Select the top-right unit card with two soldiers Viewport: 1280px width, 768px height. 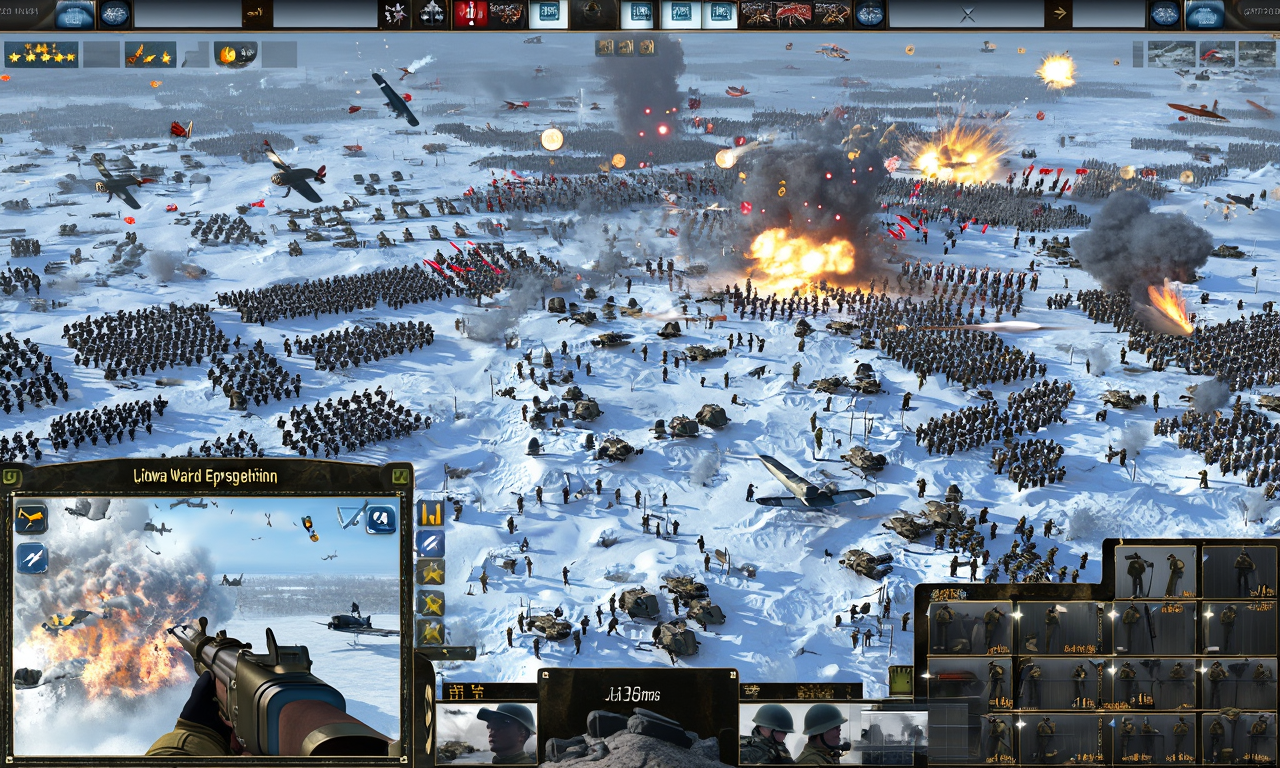pyautogui.click(x=1155, y=571)
